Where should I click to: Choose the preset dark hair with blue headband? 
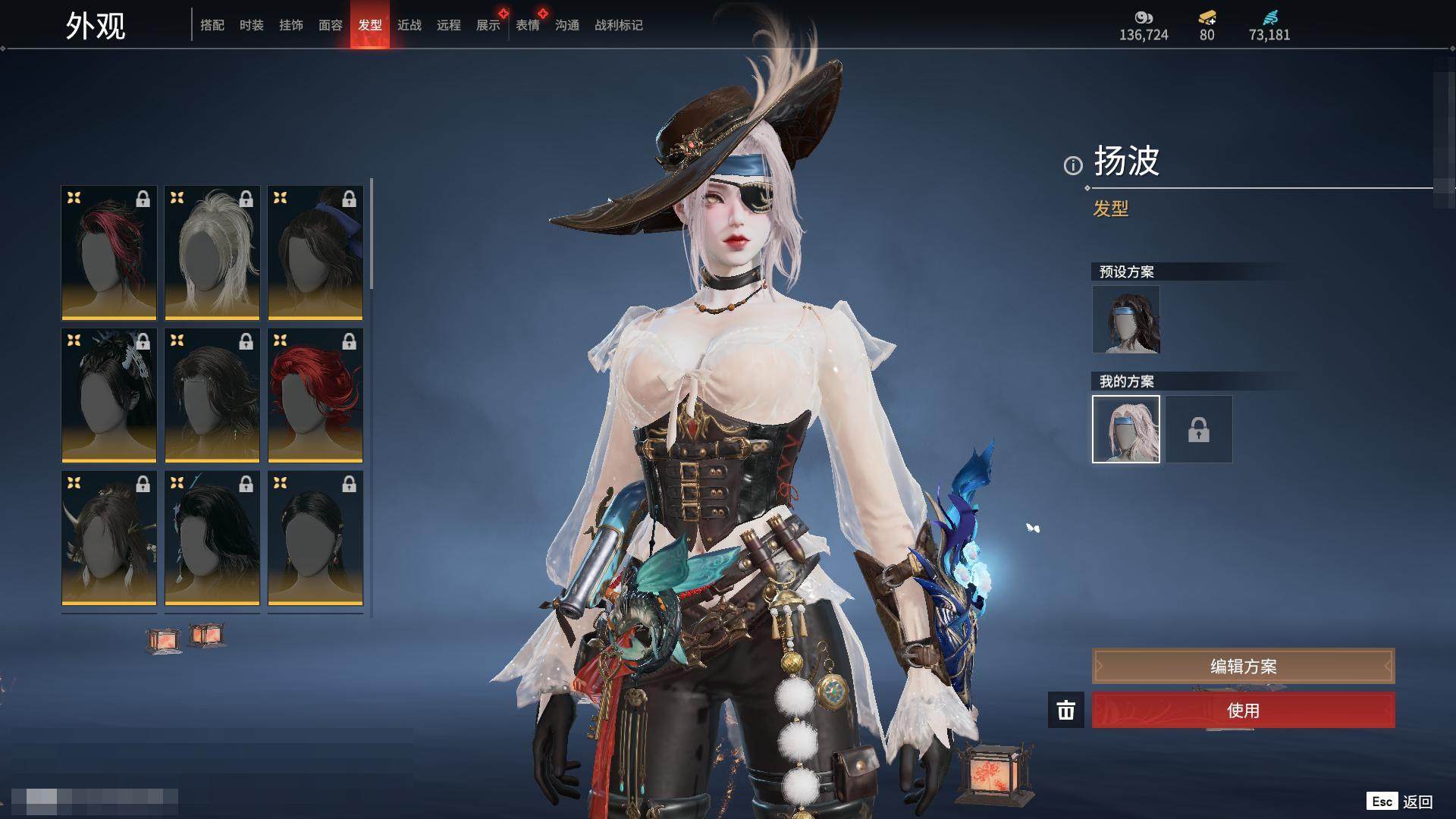1126,319
